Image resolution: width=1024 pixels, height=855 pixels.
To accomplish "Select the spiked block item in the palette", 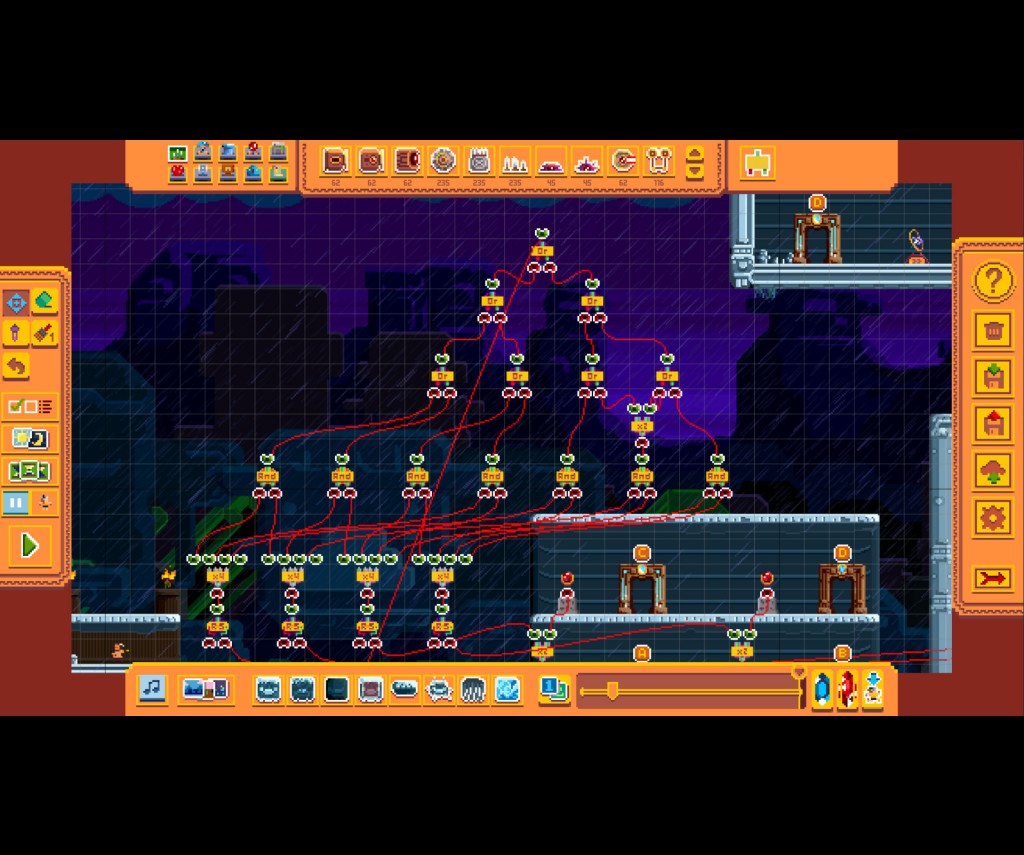I will (x=479, y=161).
